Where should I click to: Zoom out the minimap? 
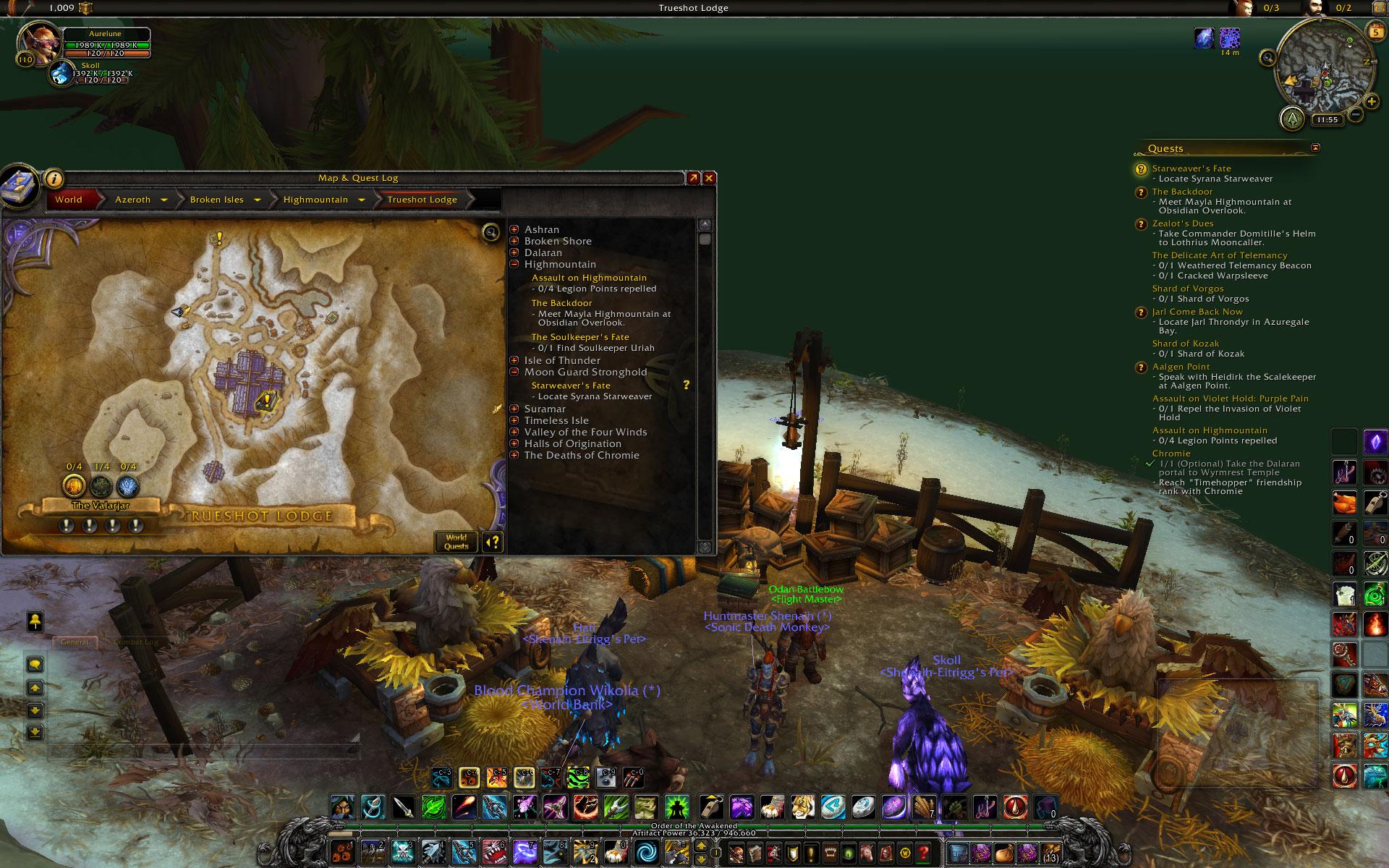click(x=1356, y=114)
